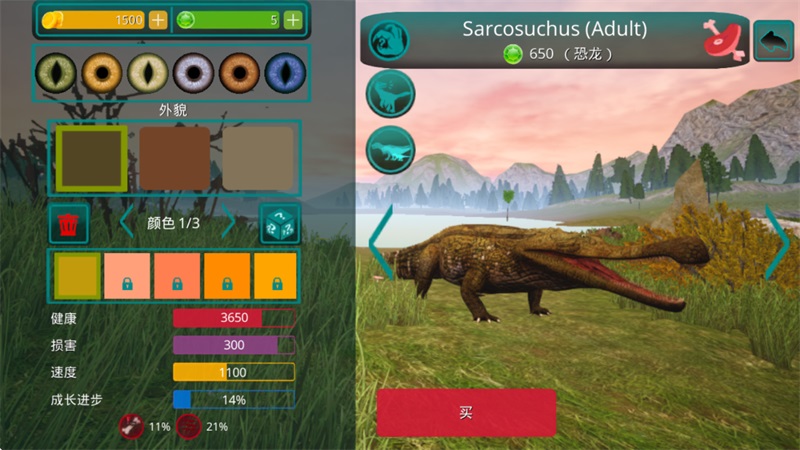Tap the plus button beside the green gems
Image resolution: width=800 pixels, height=450 pixels.
pos(292,20)
